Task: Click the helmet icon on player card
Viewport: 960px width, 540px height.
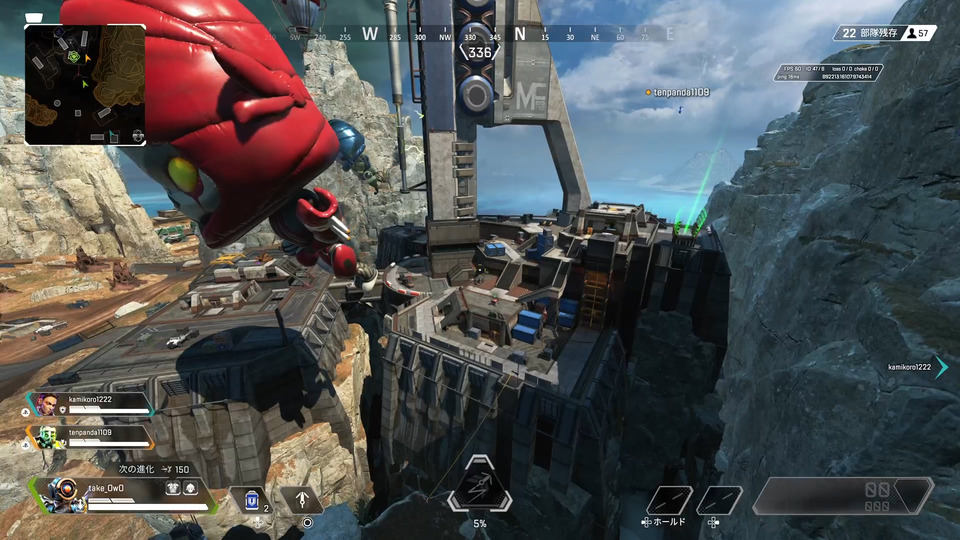Action: pyautogui.click(x=190, y=490)
